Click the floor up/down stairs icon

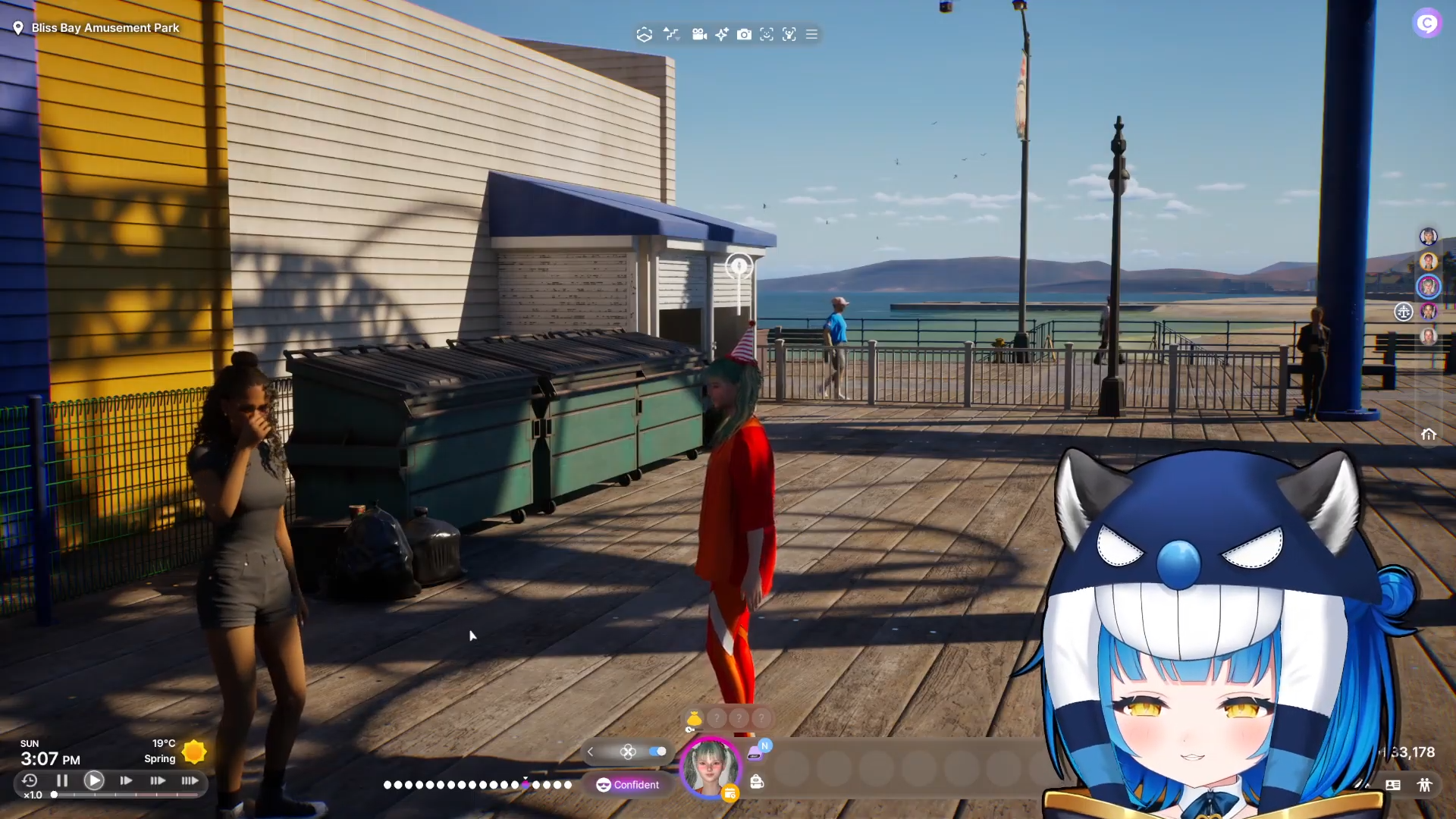point(671,34)
